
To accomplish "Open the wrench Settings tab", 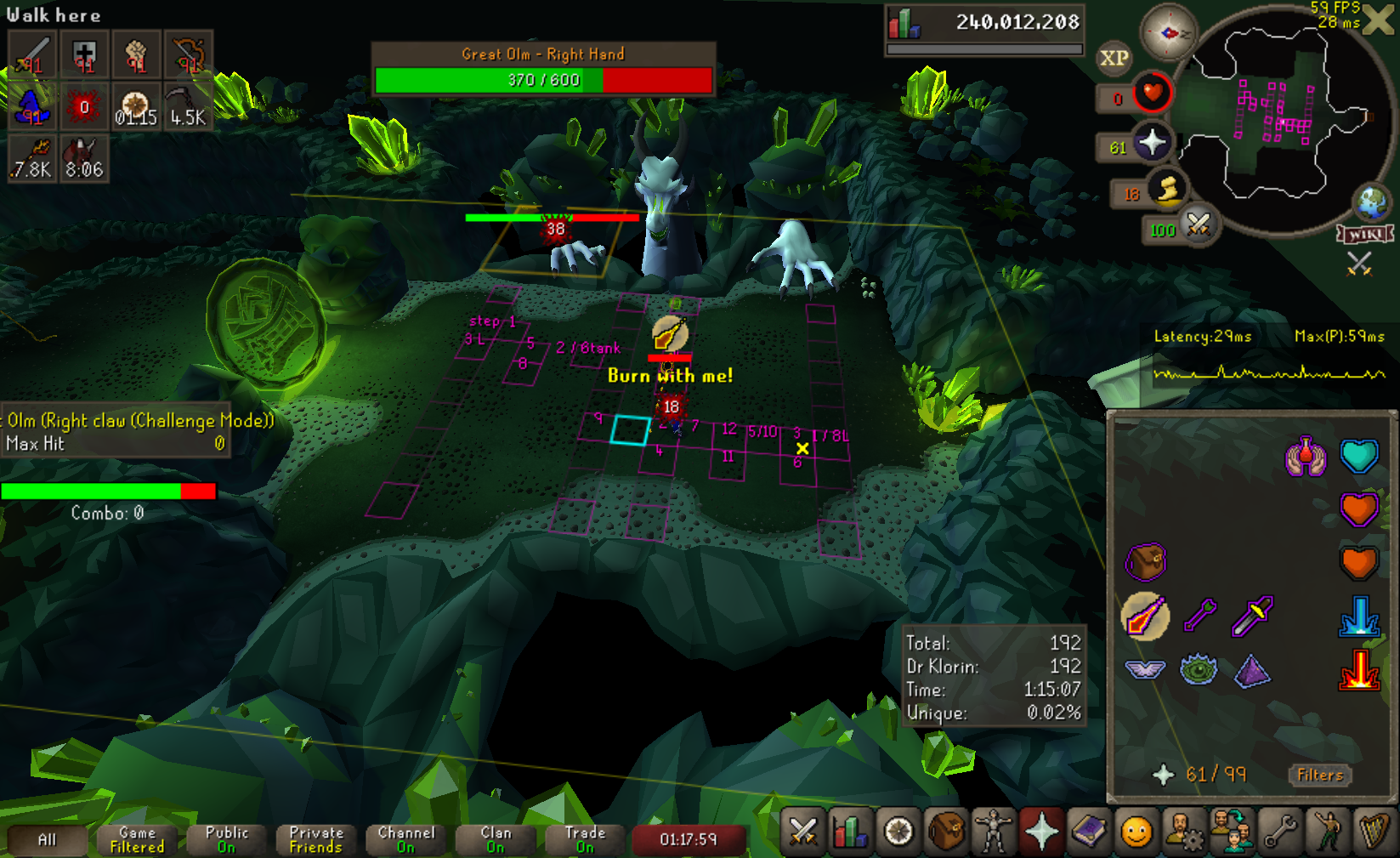I will (1279, 831).
